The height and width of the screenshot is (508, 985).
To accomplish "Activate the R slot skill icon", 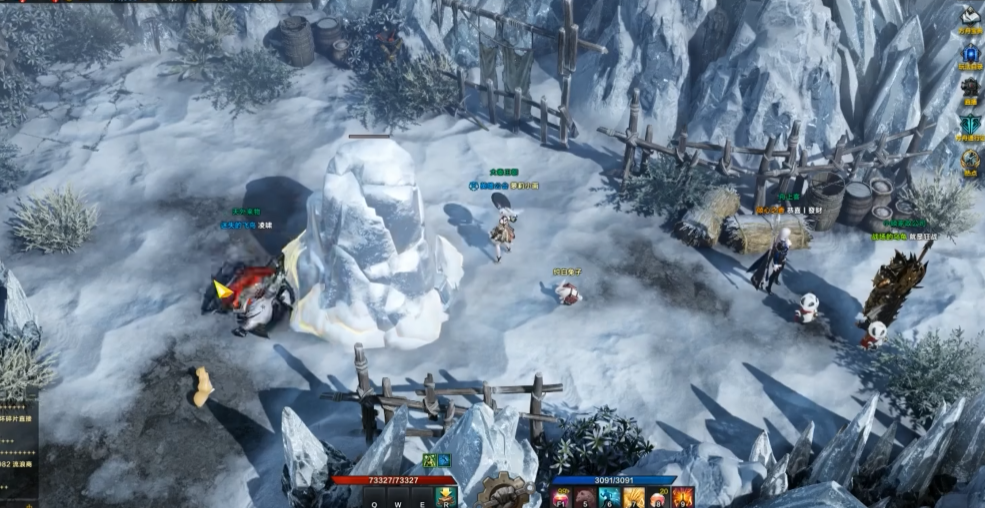I will [446, 497].
